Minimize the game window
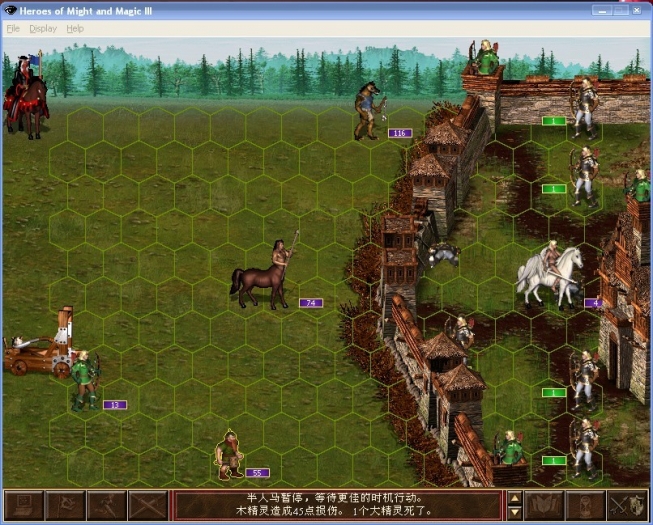The width and height of the screenshot is (653, 525). 600,10
